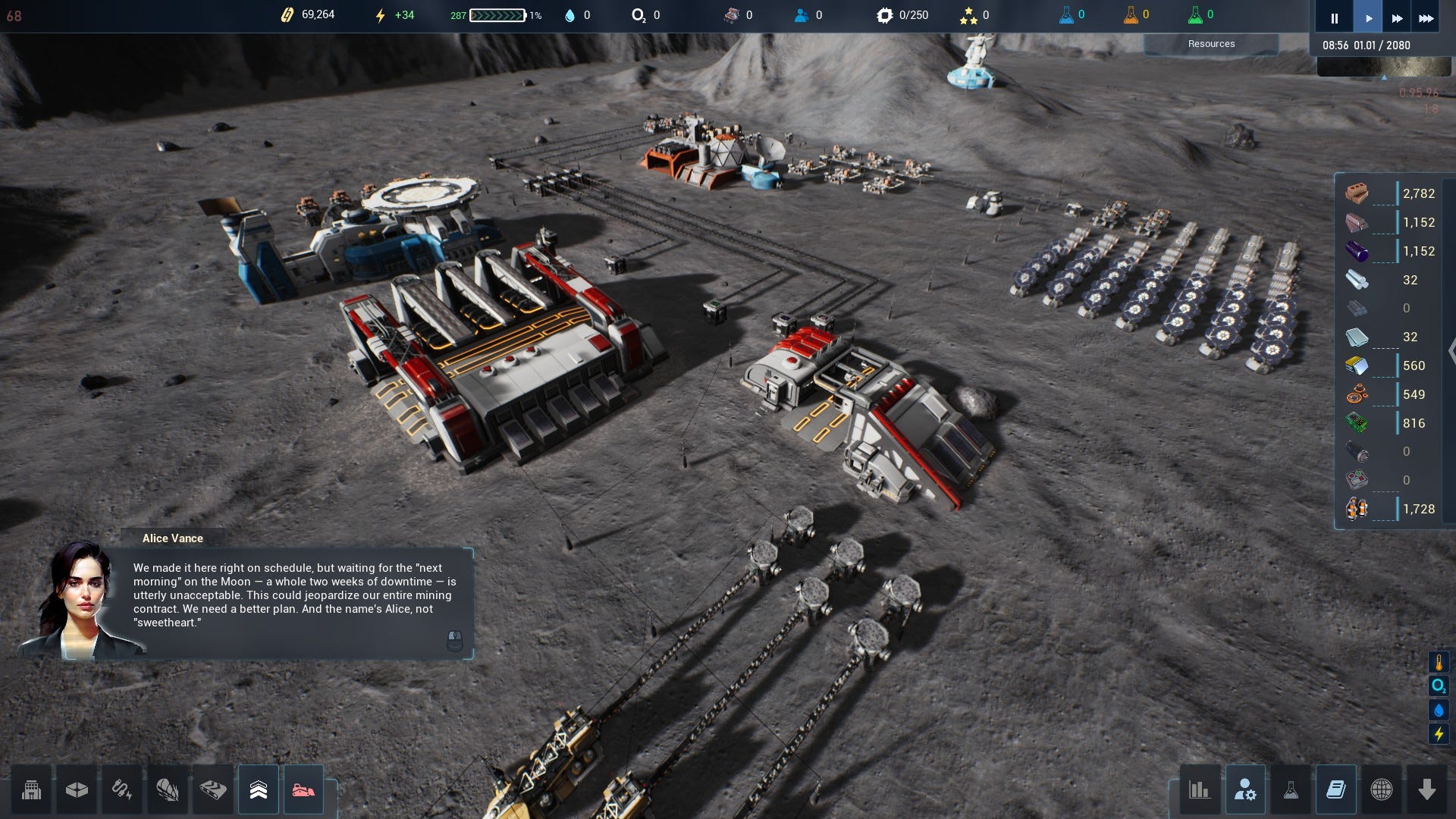Switch to triple fast-forward speed
Viewport: 1456px width, 819px height.
point(1426,18)
